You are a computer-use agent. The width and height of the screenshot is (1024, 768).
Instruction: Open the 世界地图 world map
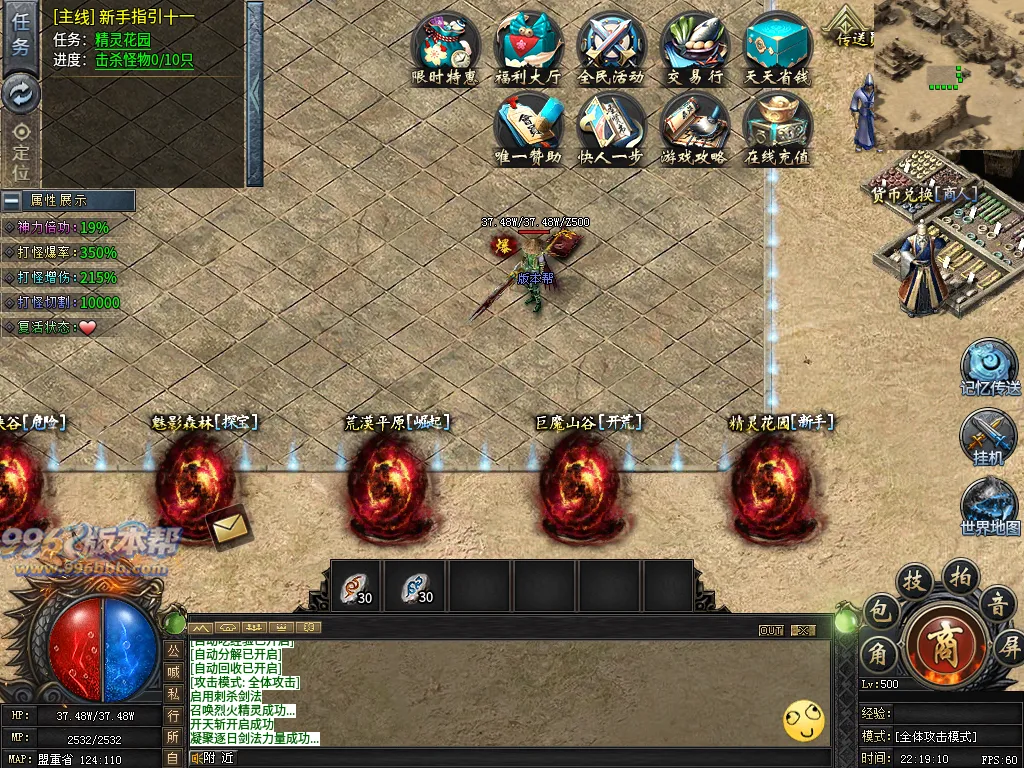(990, 506)
